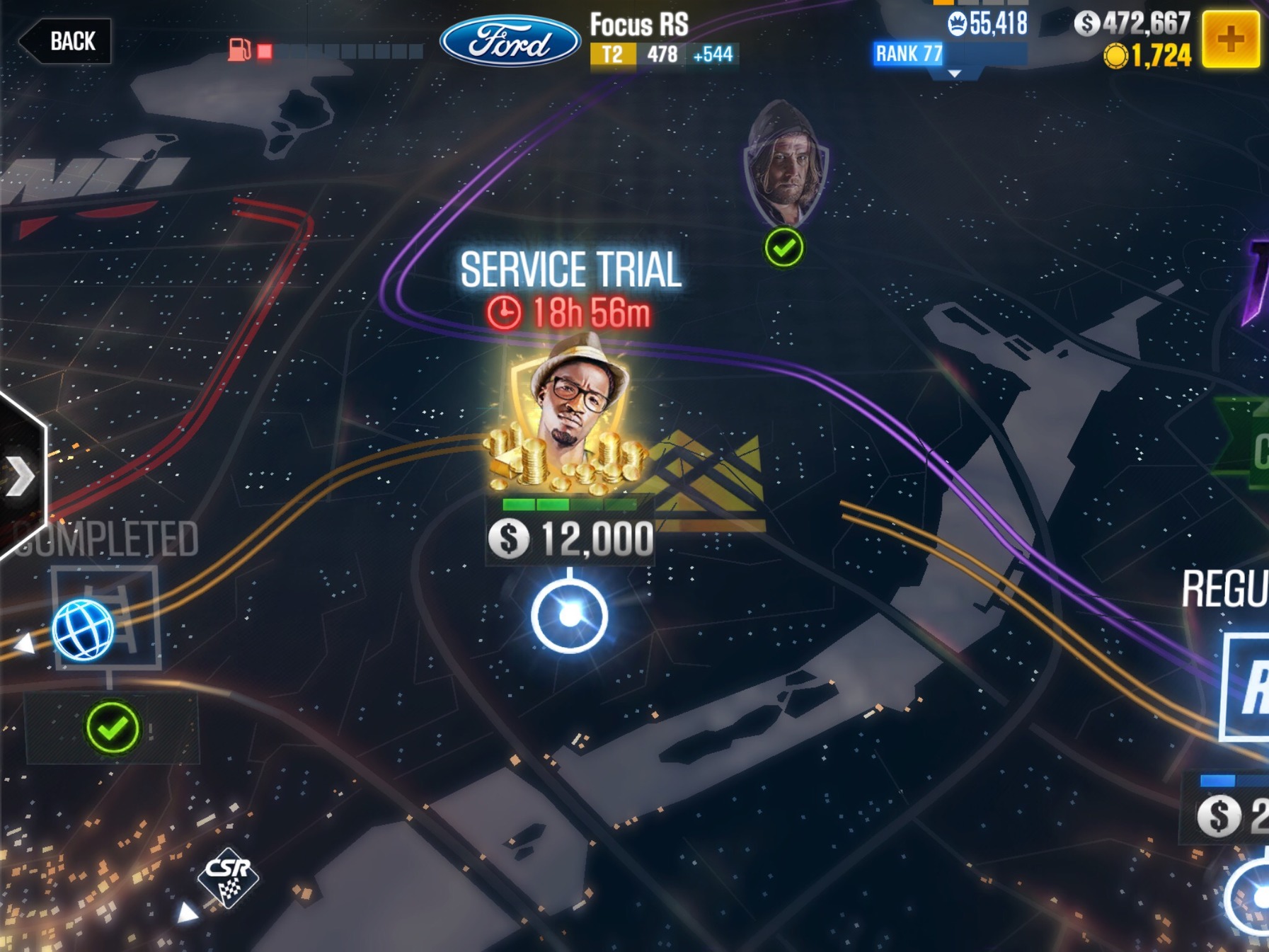Tap the glowing Service Trial map pin

[570, 615]
